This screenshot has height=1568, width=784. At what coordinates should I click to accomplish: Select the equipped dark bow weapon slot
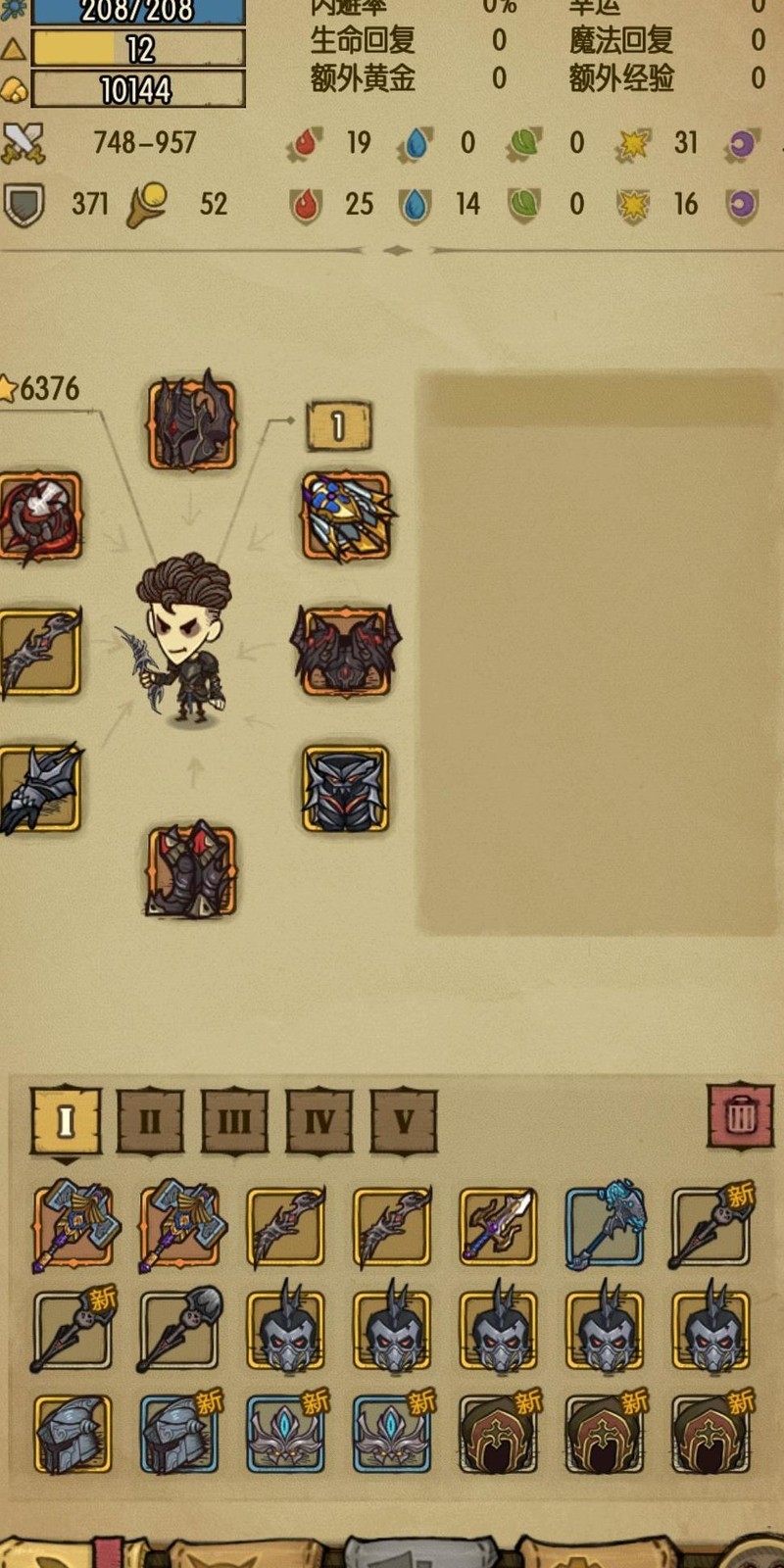(x=39, y=652)
